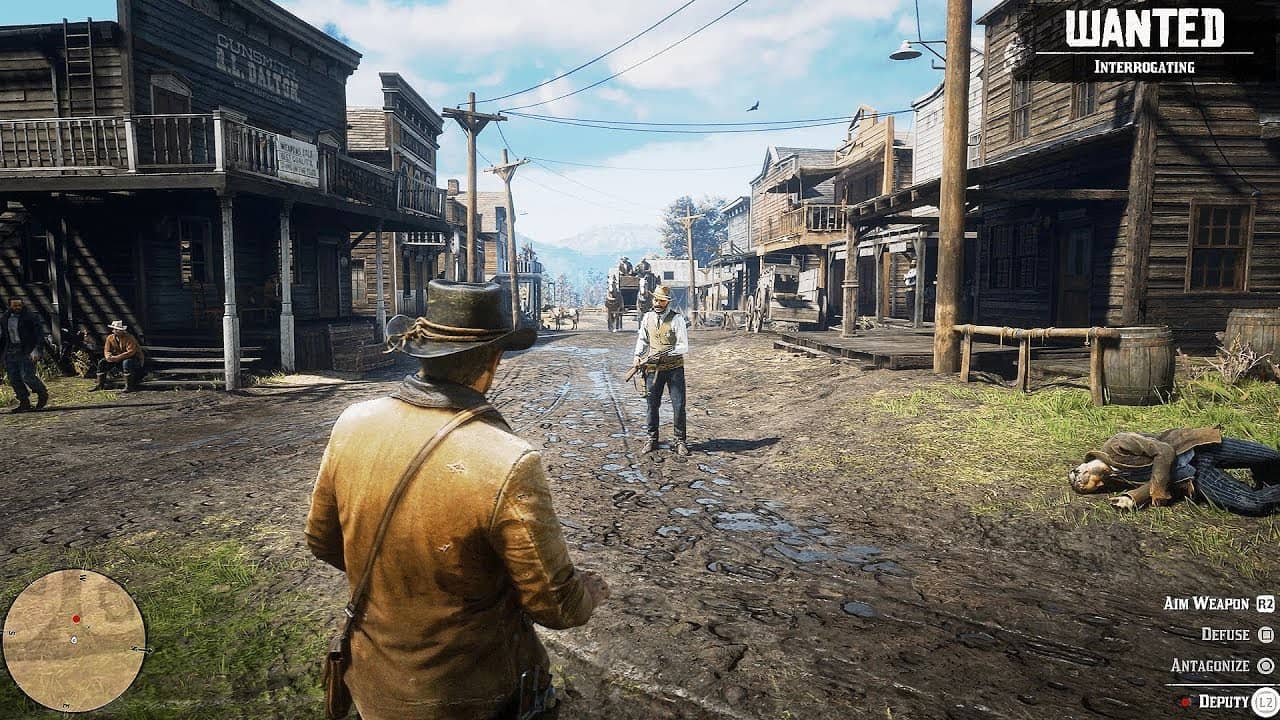Click the Deputy target label
Image resolution: width=1280 pixels, height=720 pixels.
point(1223,701)
